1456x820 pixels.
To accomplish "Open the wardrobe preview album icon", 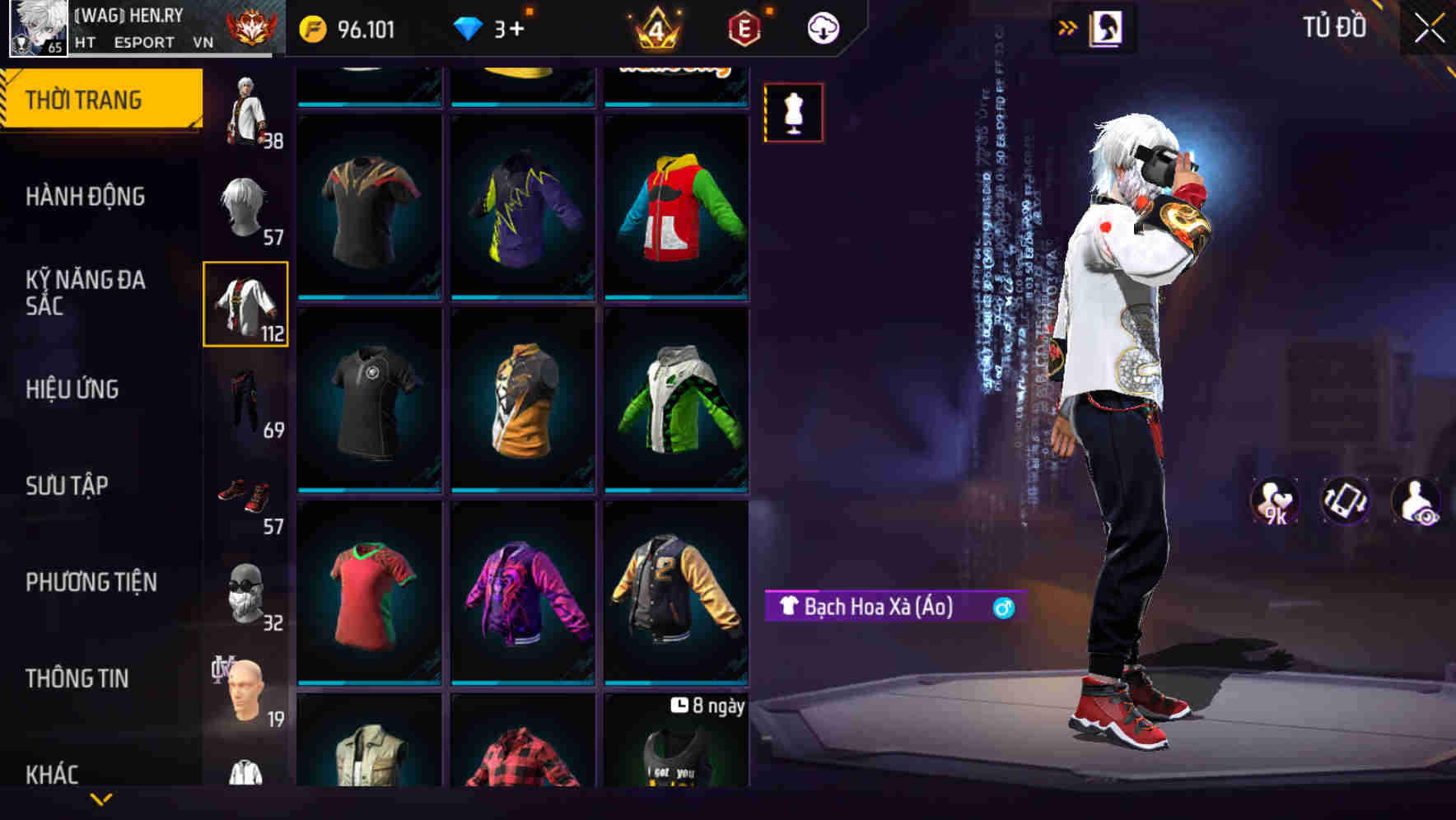I will 1107,27.
